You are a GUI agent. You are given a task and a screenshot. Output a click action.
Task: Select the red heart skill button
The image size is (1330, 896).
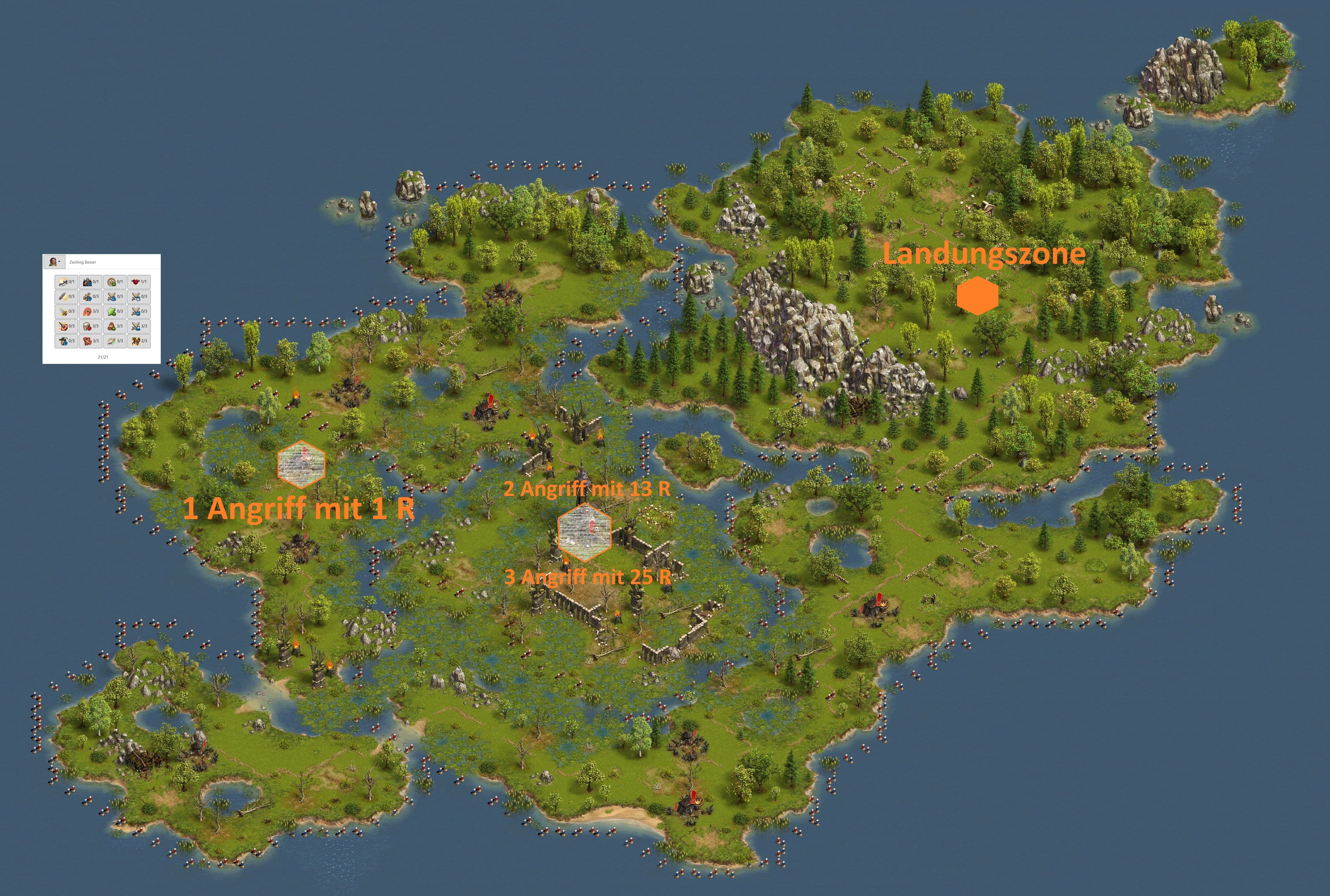tap(139, 282)
